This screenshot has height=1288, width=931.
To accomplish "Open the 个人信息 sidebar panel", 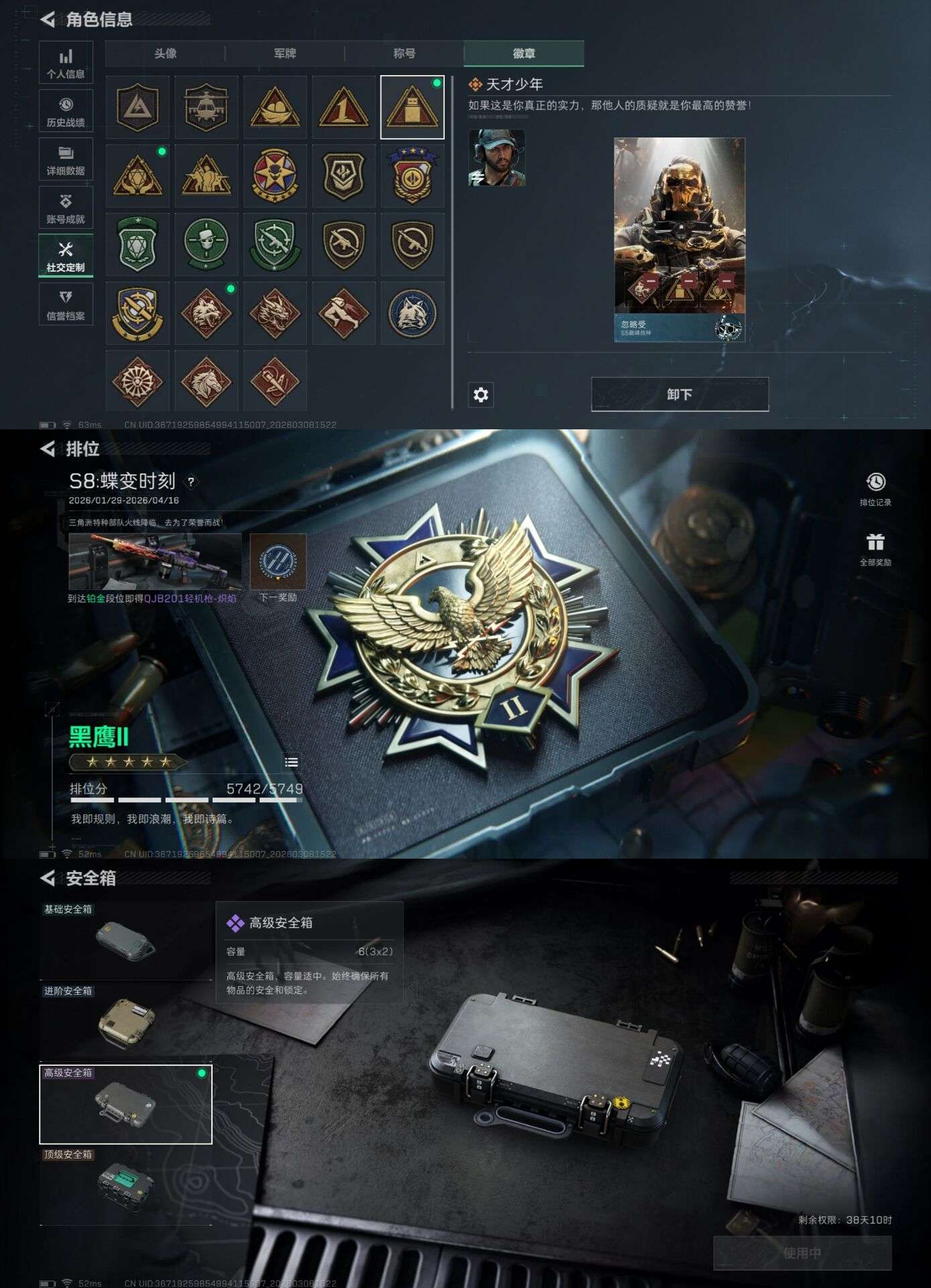I will [x=65, y=62].
